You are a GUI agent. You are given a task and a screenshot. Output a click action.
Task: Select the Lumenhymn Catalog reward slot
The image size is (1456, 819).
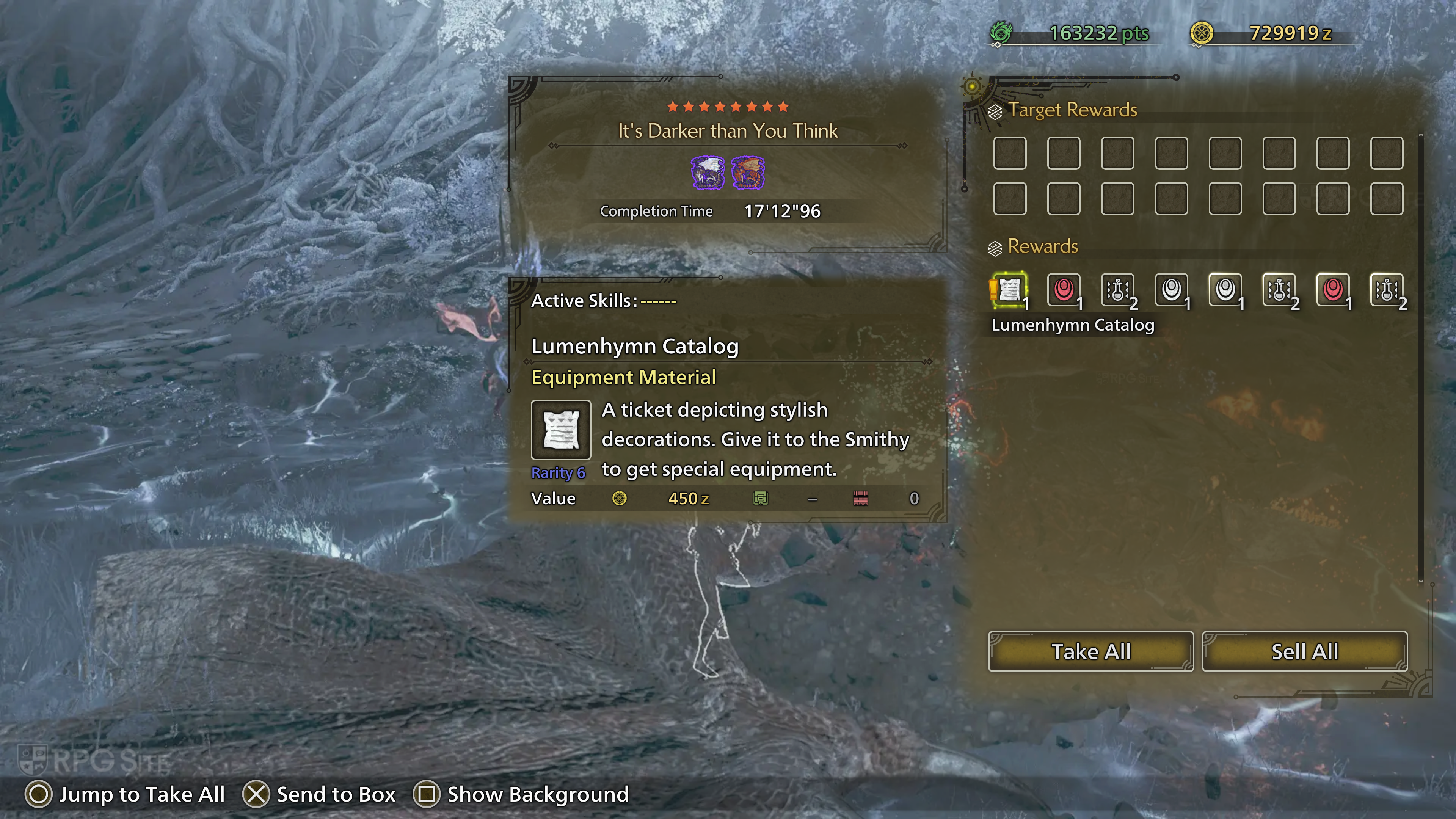(x=1009, y=290)
